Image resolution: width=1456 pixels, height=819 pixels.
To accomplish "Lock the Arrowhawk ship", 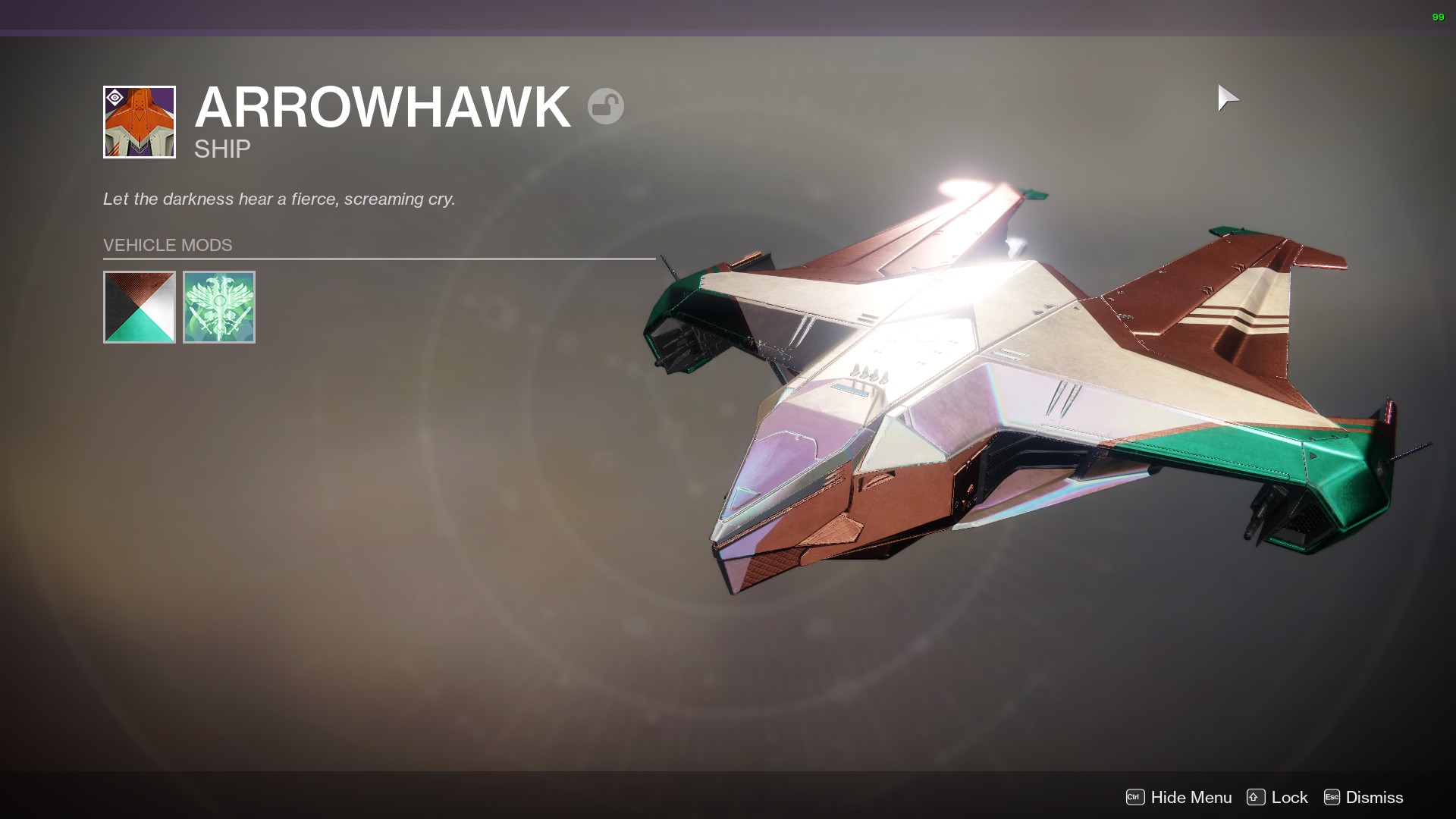I will [x=1278, y=797].
